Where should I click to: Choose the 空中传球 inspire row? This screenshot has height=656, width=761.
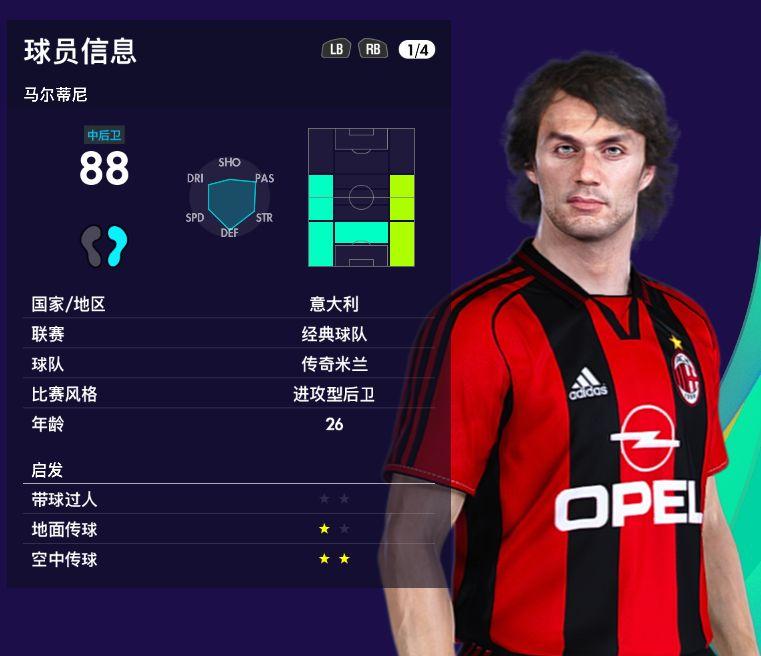point(228,559)
